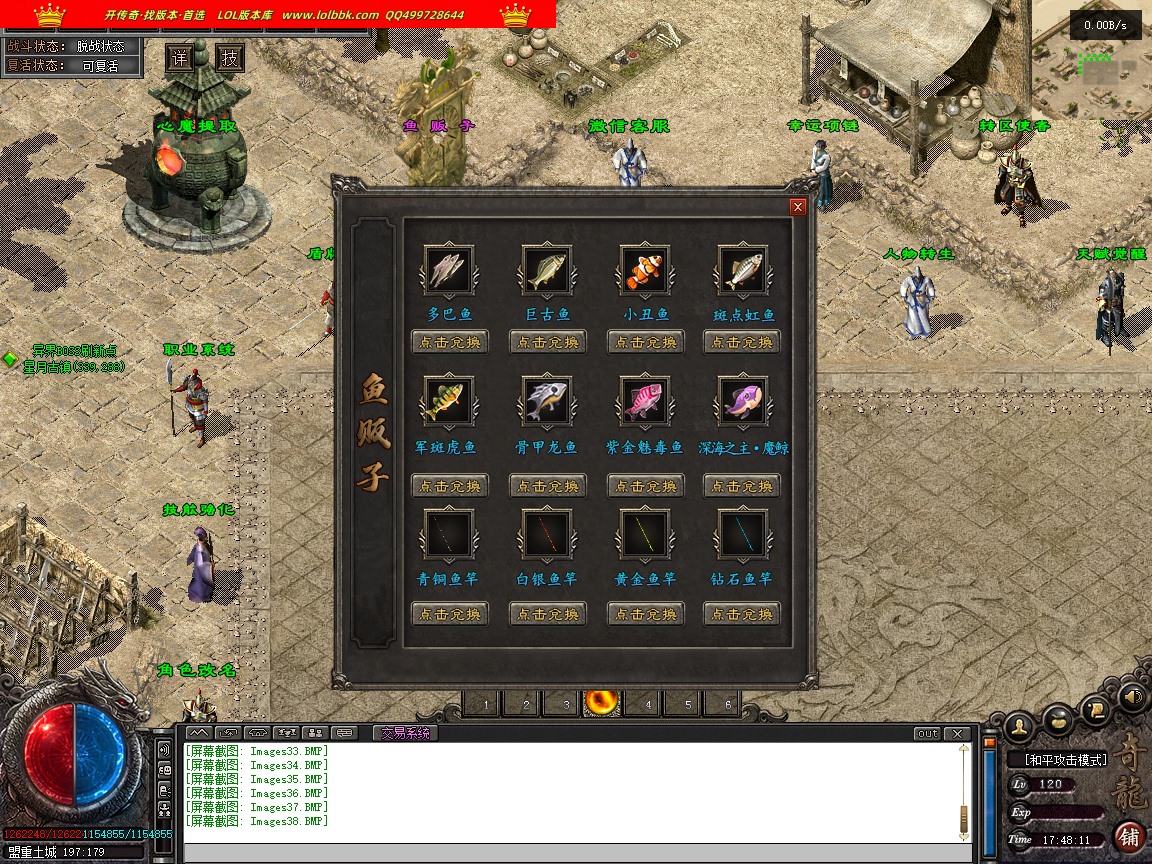
Task: Open the red 铺 shop button
Action: pos(1130,836)
